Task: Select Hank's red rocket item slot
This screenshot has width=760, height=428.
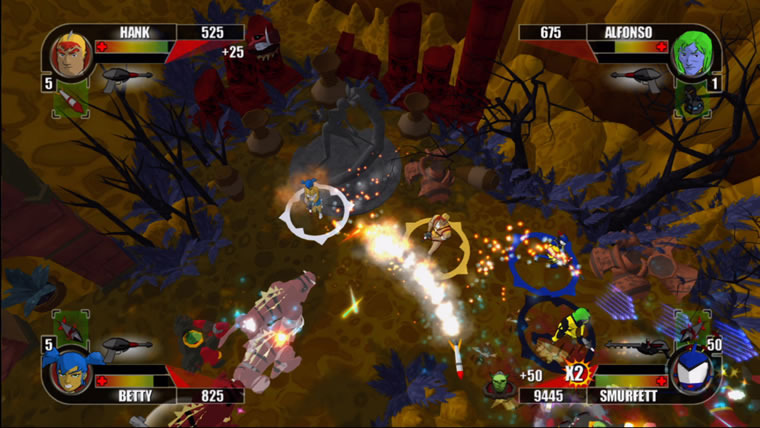Action: click(70, 100)
